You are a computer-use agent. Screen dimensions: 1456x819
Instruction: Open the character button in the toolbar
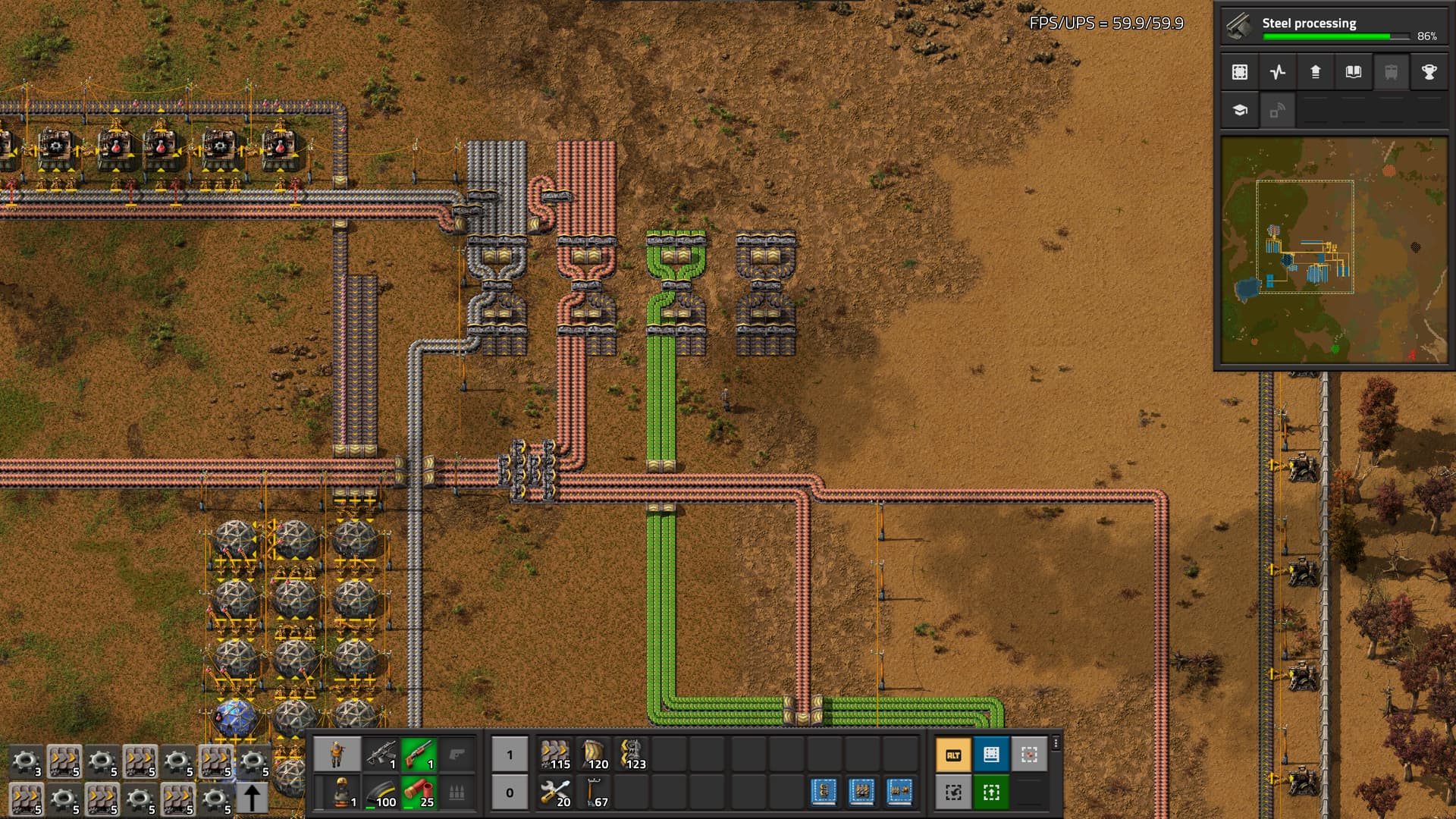pyautogui.click(x=337, y=755)
